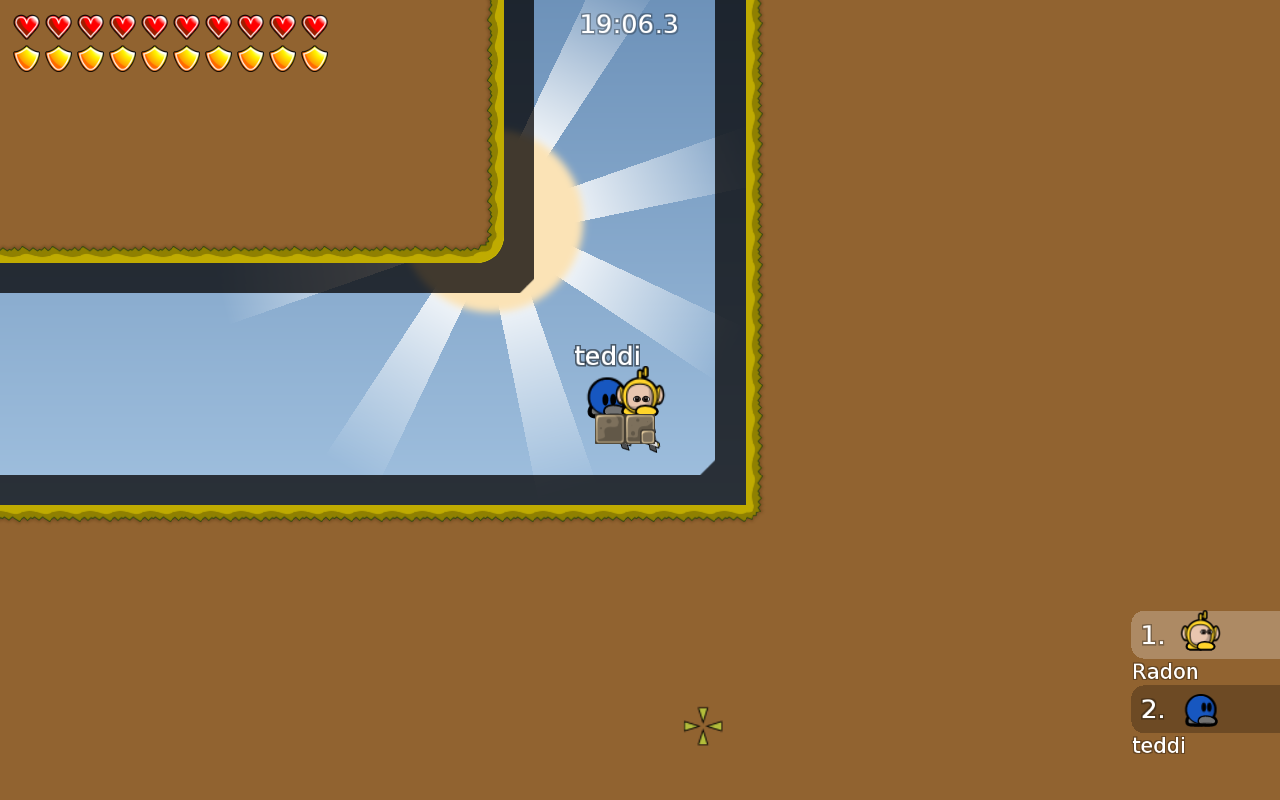
Task: Click the Radon player name label
Action: pyautogui.click(x=1164, y=671)
